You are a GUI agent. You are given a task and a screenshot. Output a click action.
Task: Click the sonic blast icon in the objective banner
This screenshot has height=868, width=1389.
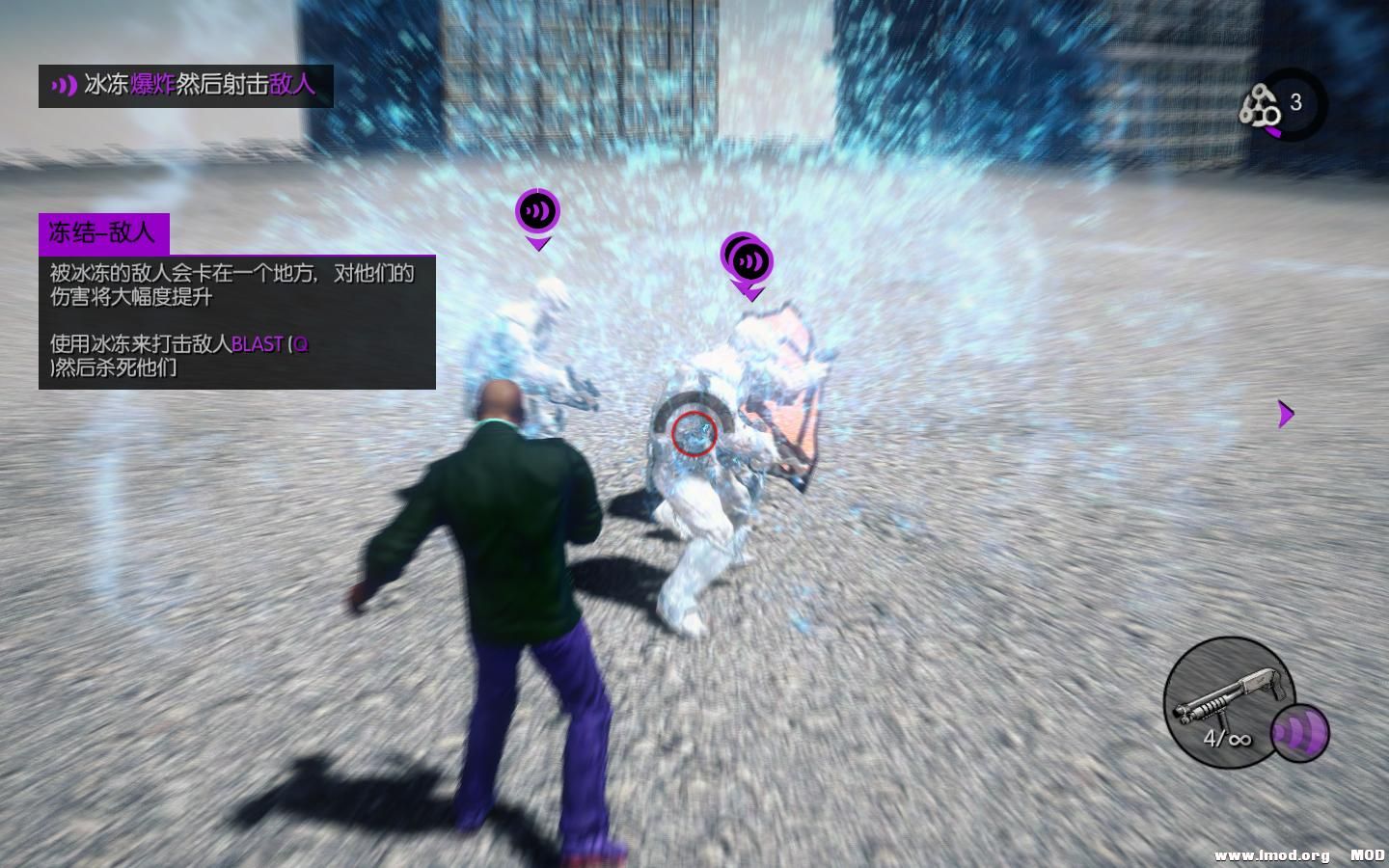point(64,85)
